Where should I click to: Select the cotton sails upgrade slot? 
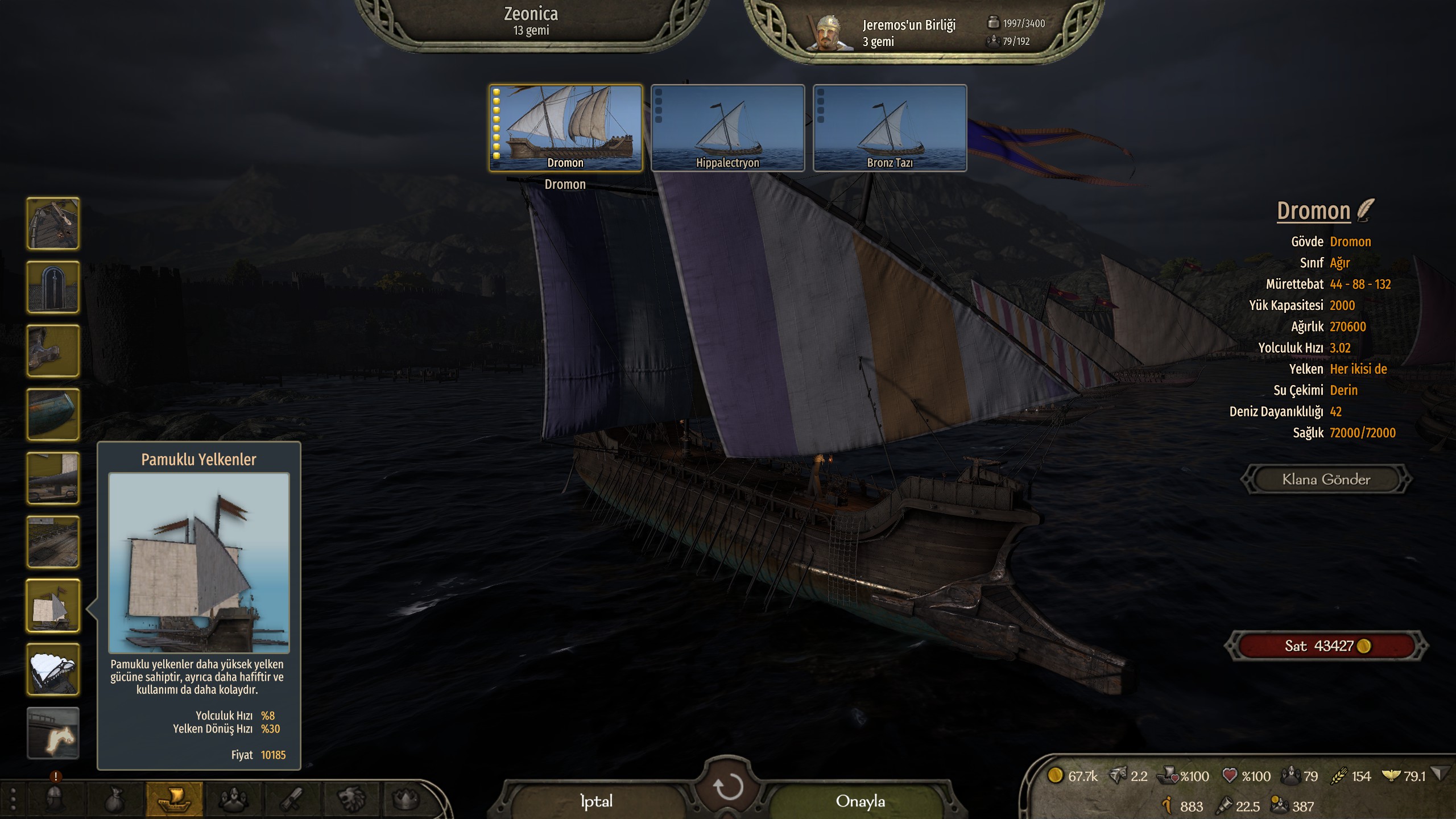[53, 606]
